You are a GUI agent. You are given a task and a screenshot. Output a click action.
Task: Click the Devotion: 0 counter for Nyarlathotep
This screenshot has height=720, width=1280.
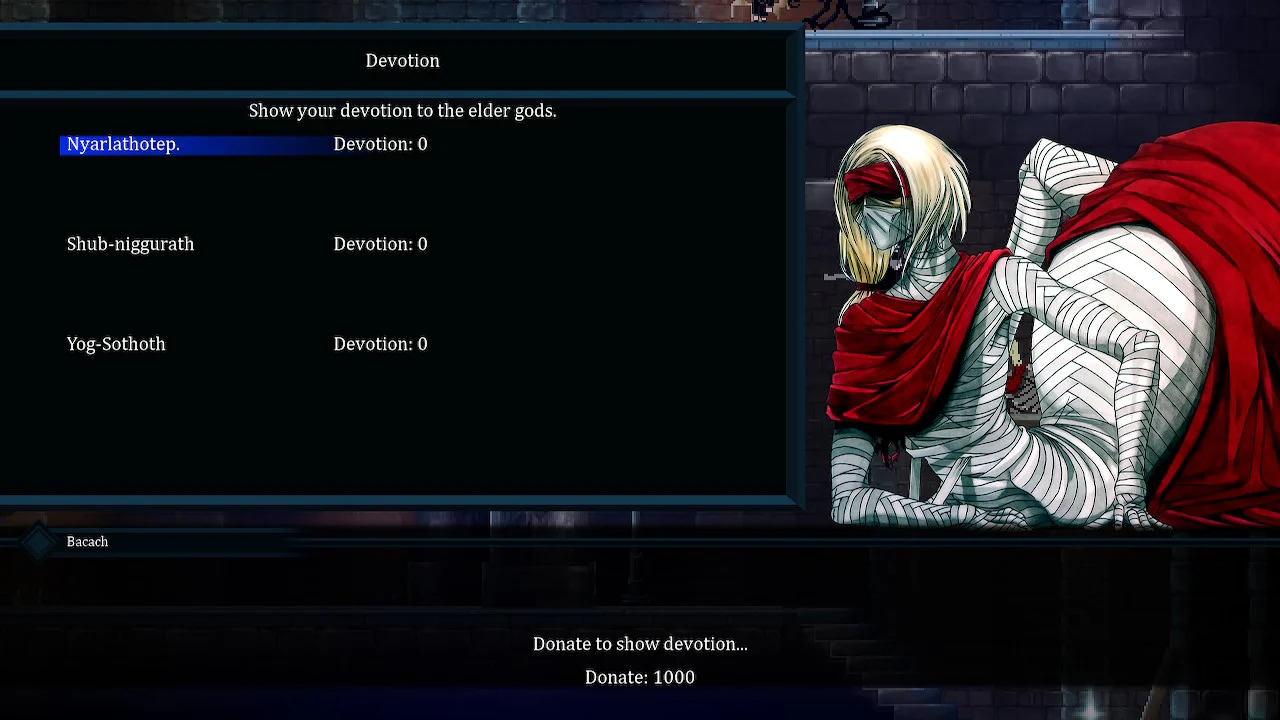[x=380, y=144]
